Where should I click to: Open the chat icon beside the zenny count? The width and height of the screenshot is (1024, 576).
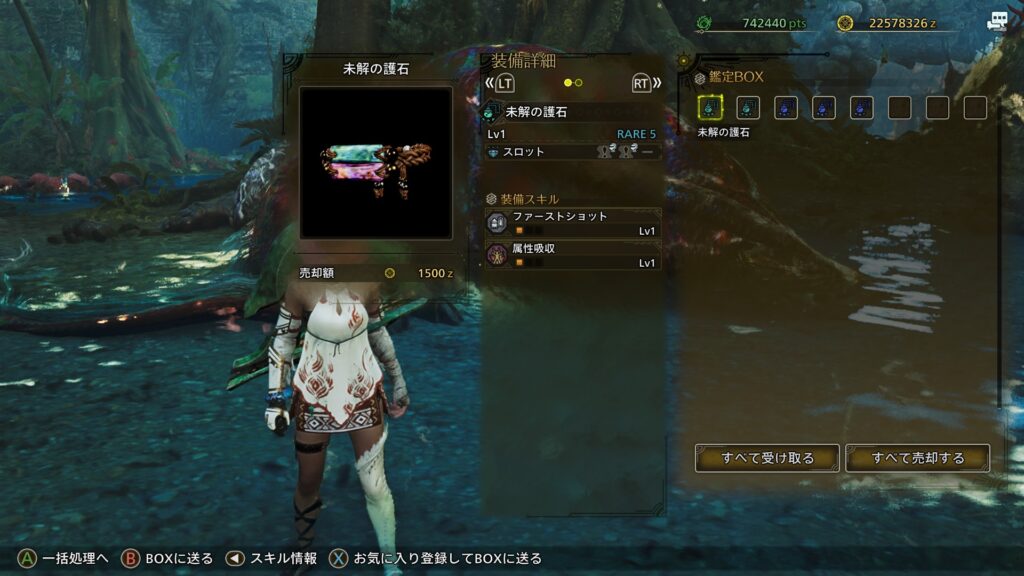pos(997,22)
